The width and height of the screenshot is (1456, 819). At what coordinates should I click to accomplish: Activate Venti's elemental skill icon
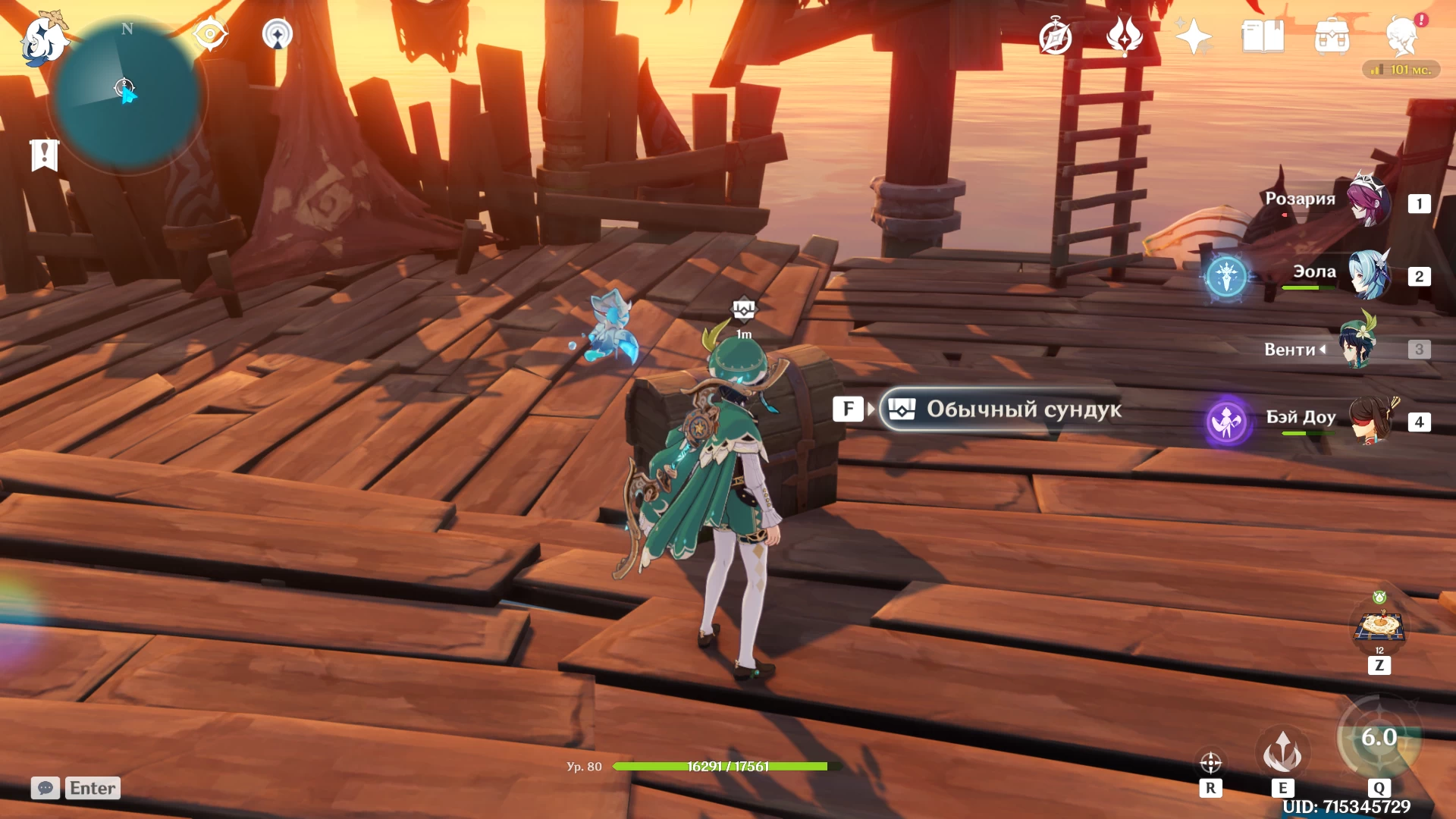[1282, 752]
